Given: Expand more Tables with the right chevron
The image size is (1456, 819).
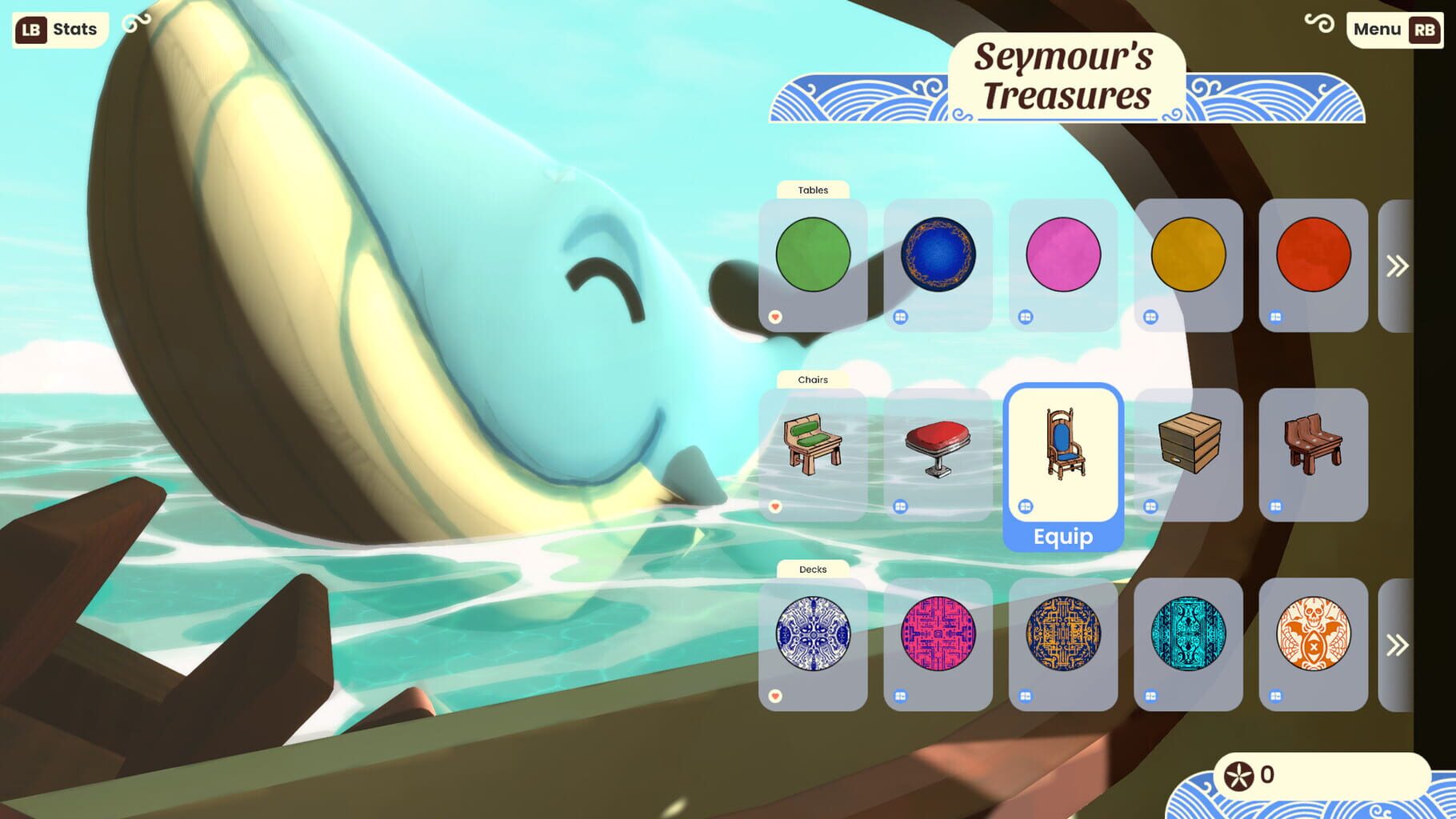Looking at the screenshot, I should [x=1398, y=264].
